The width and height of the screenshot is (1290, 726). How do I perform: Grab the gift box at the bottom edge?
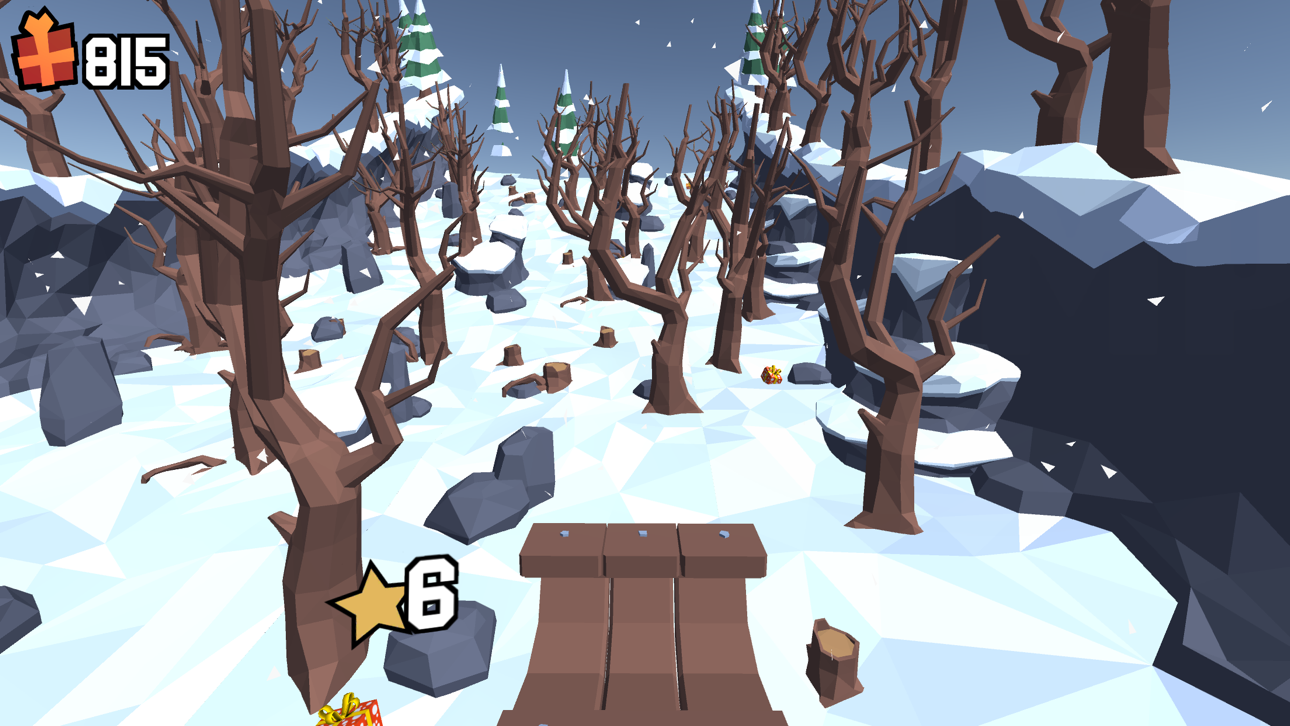tap(350, 712)
